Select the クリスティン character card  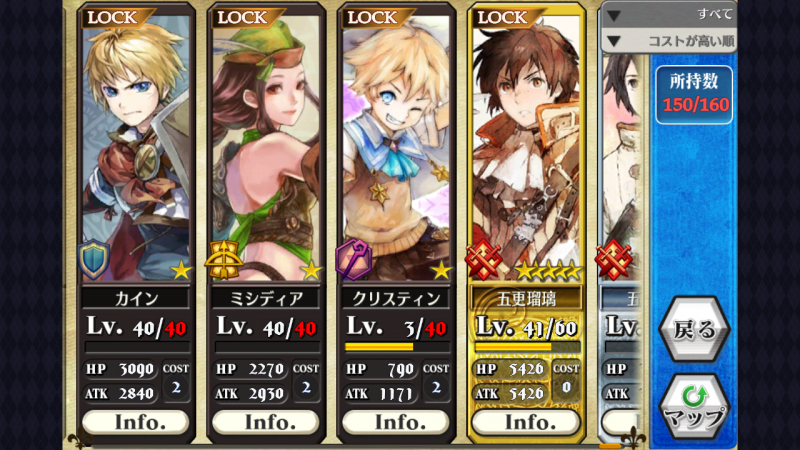click(x=396, y=150)
